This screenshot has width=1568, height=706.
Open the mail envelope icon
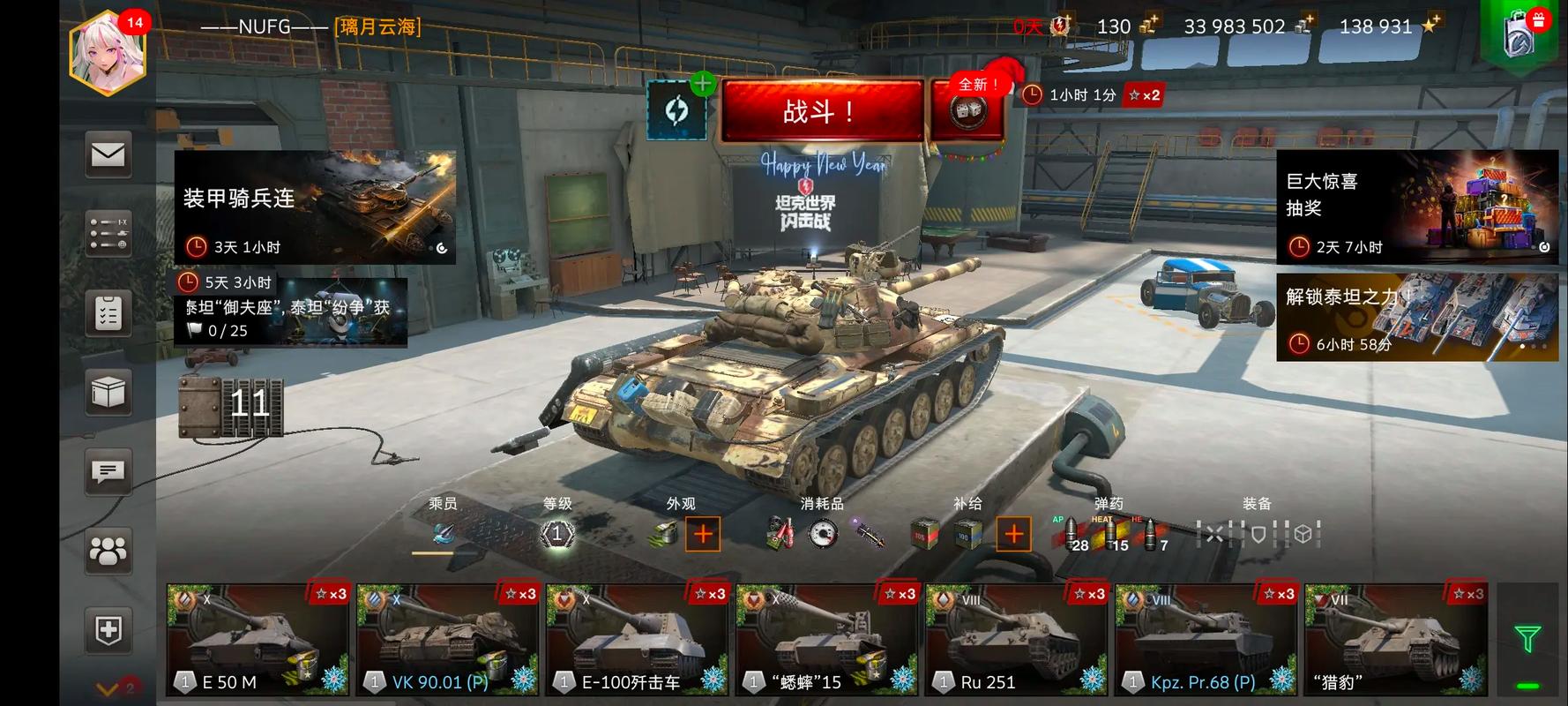pyautogui.click(x=108, y=155)
